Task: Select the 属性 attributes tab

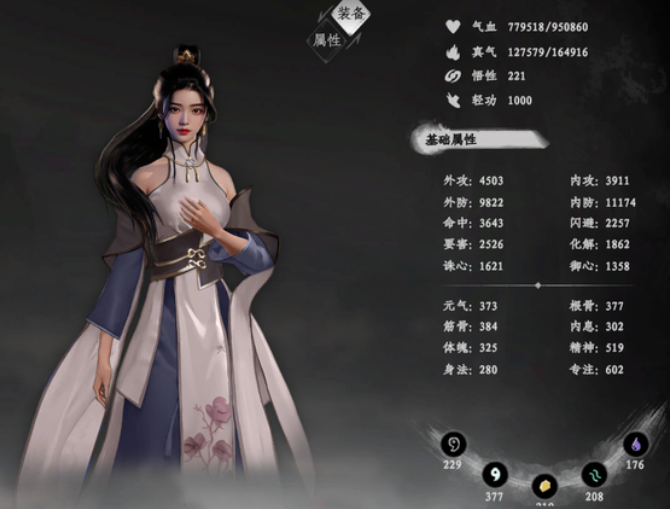Action: pos(327,41)
